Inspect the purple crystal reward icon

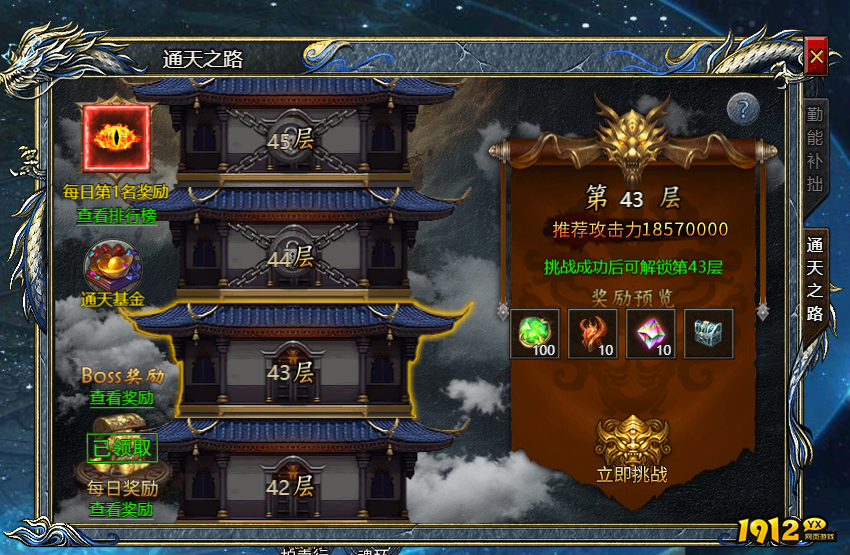tap(650, 333)
